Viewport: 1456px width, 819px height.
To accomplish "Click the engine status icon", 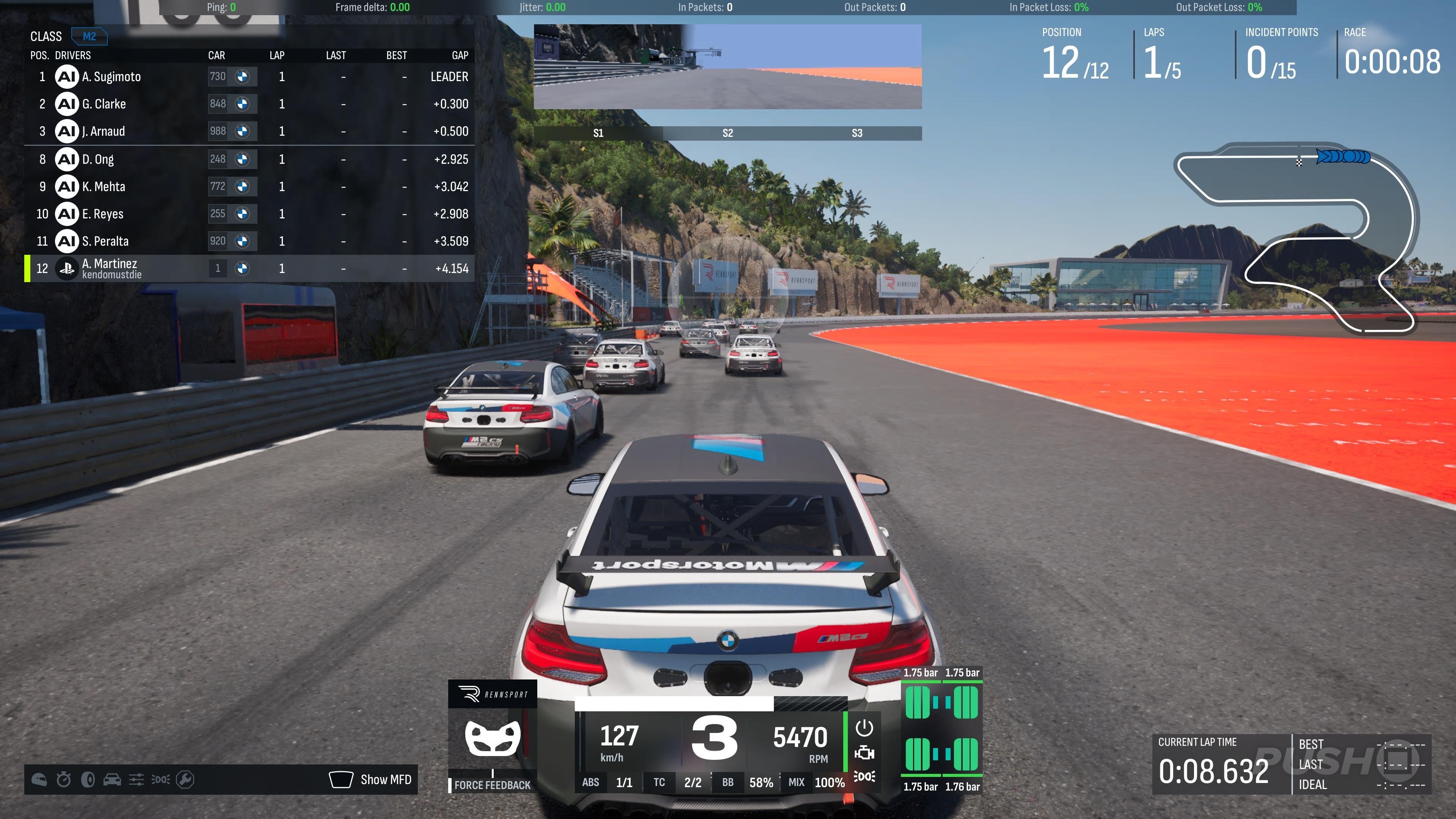I will (864, 753).
